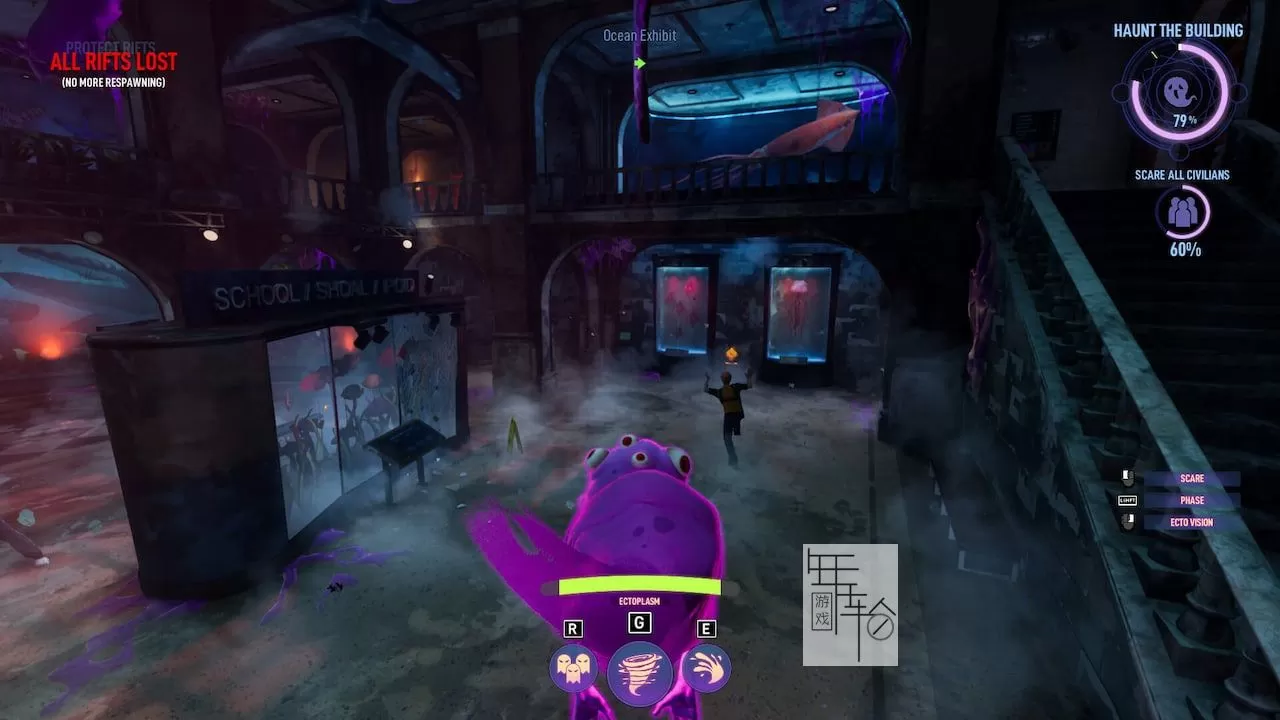This screenshot has width=1280, height=720.
Task: Click the civilians icon above 60%
Action: (1185, 211)
